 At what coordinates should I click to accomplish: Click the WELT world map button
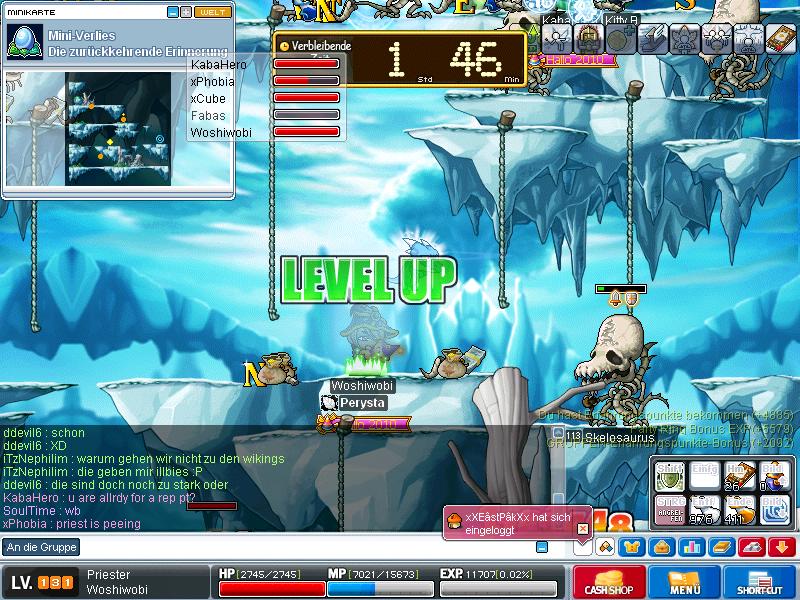click(x=212, y=12)
